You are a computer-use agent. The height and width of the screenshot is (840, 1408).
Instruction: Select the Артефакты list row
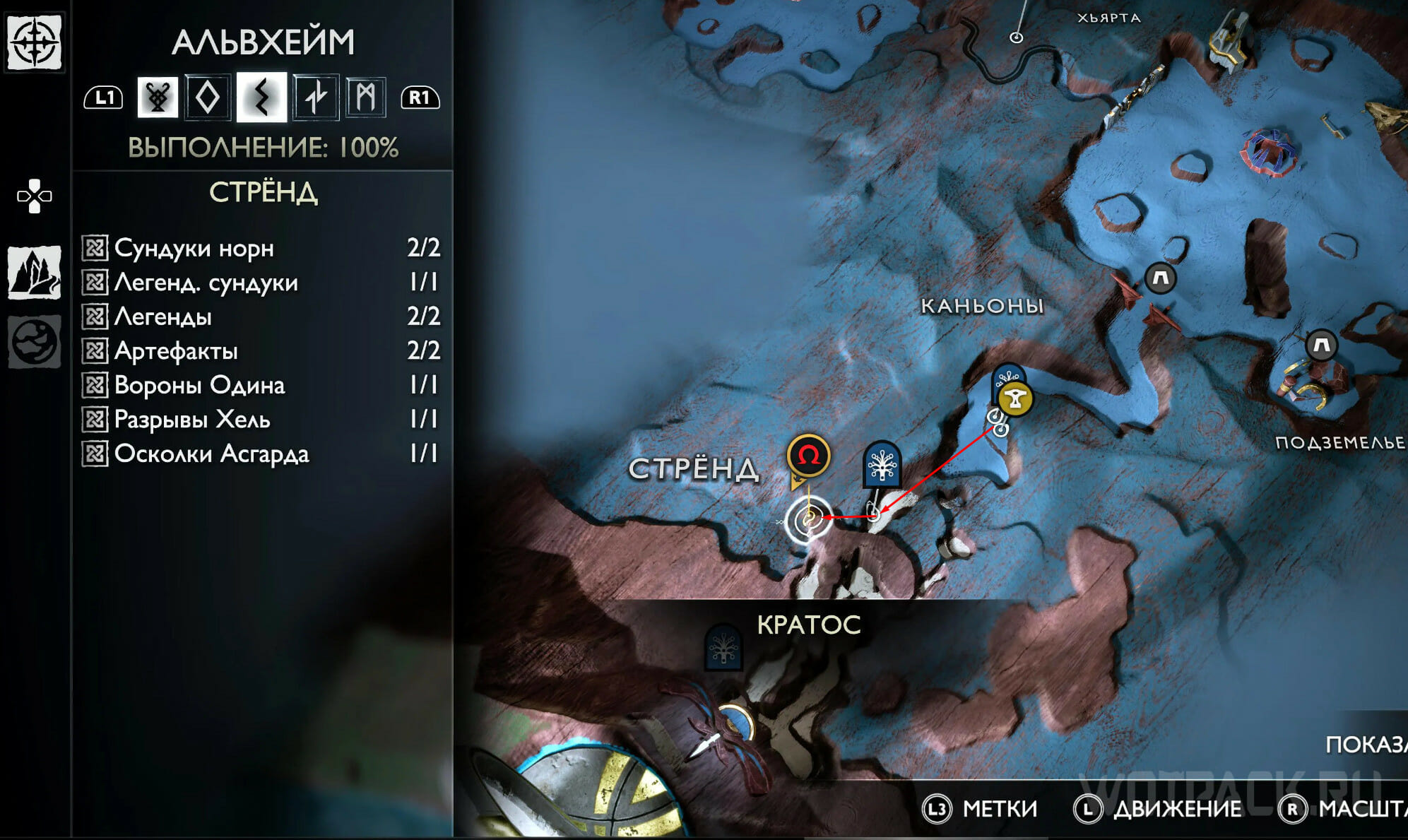coord(261,351)
